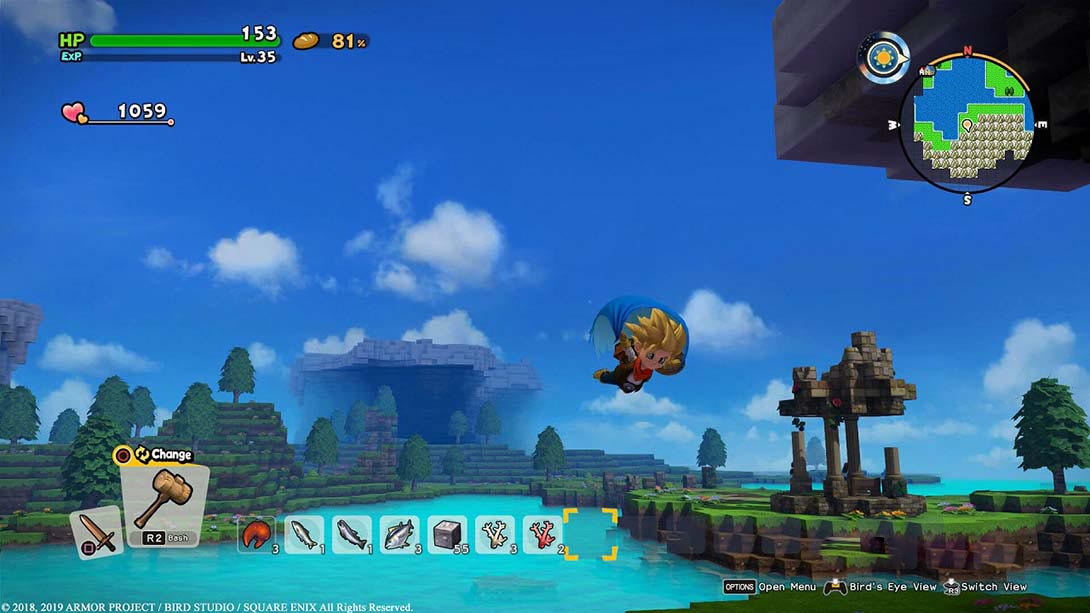Select the wooden sword weapon slot
This screenshot has height=613, width=1090.
click(97, 531)
